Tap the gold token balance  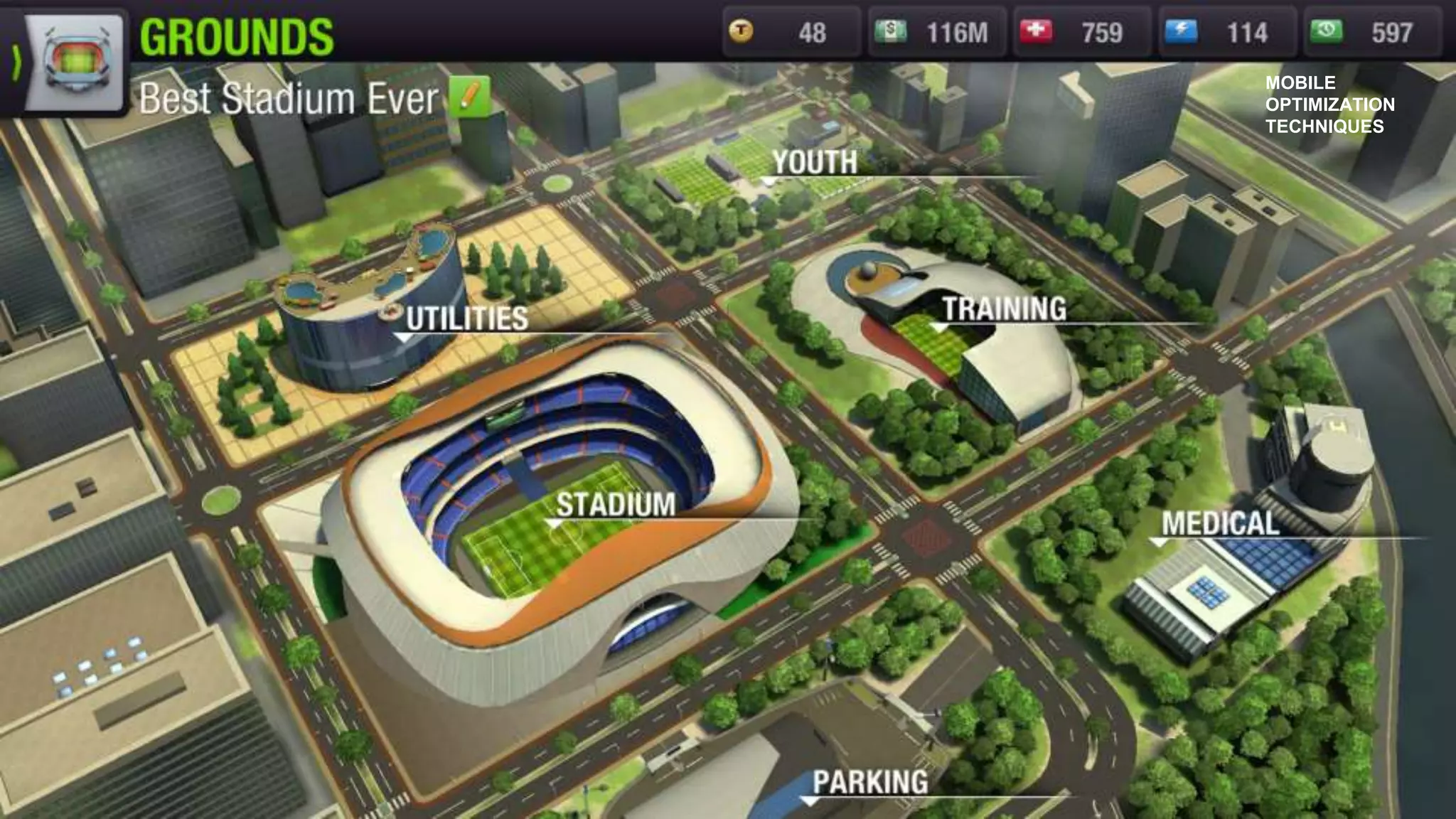(791, 32)
